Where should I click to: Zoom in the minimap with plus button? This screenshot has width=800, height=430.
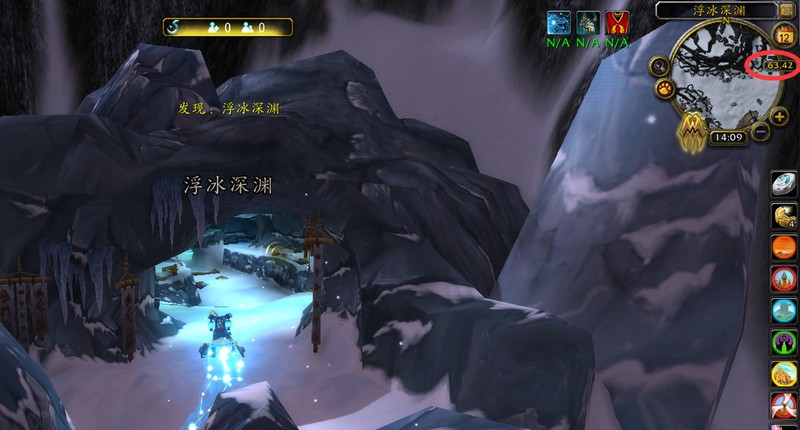tap(780, 116)
